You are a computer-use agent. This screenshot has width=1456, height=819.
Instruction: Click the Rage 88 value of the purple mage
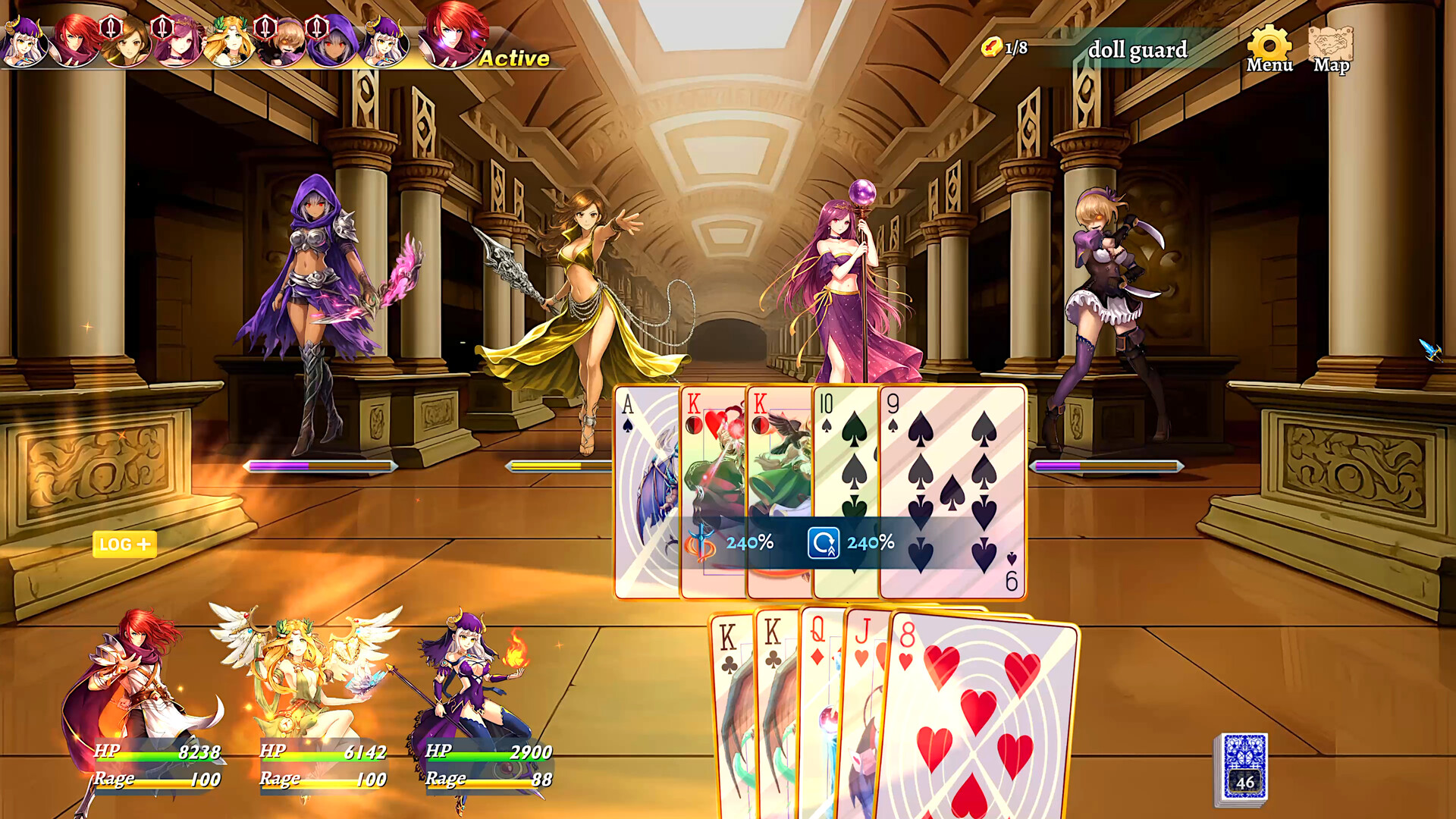coord(543,779)
